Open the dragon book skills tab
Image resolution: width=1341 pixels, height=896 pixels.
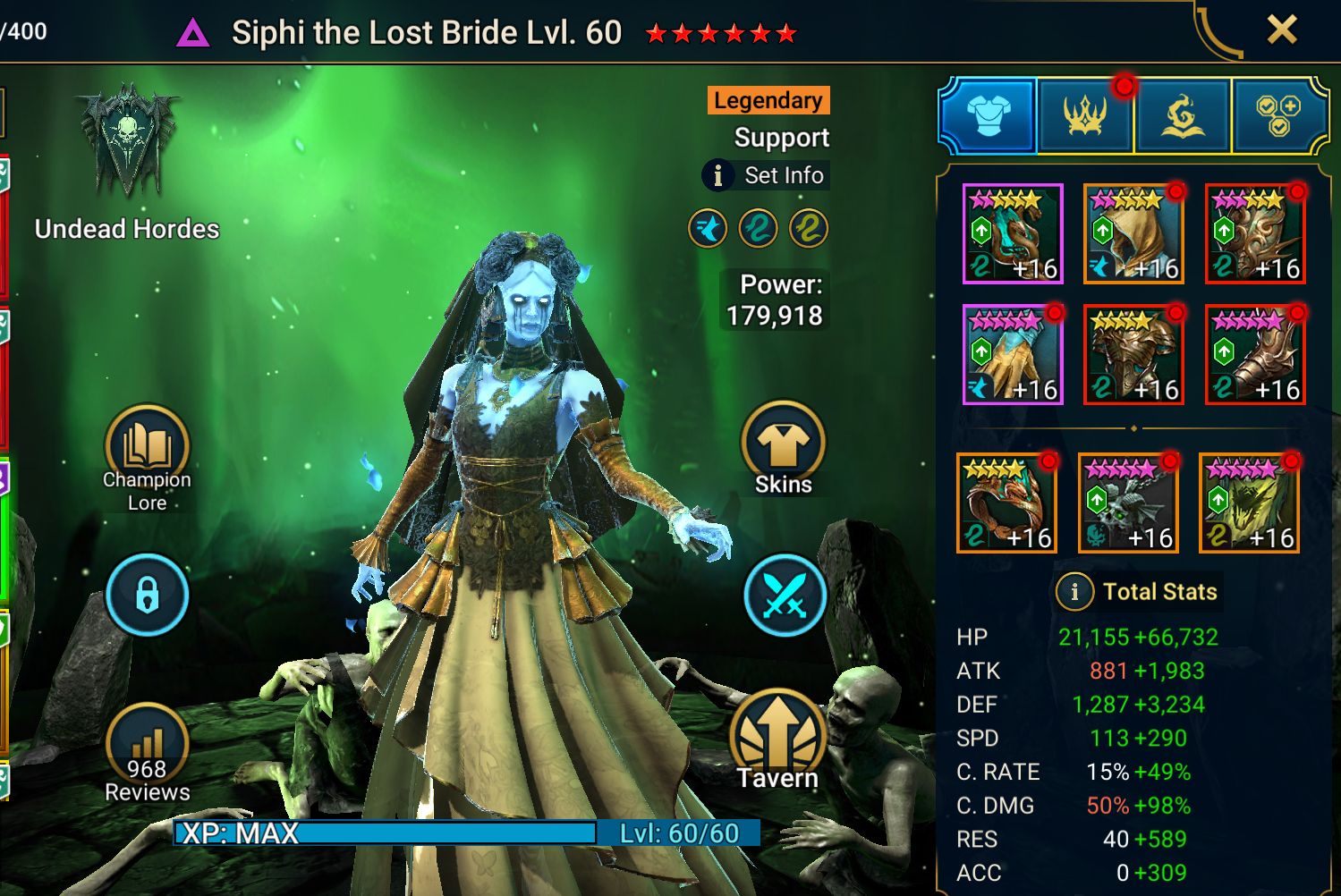click(x=1182, y=116)
